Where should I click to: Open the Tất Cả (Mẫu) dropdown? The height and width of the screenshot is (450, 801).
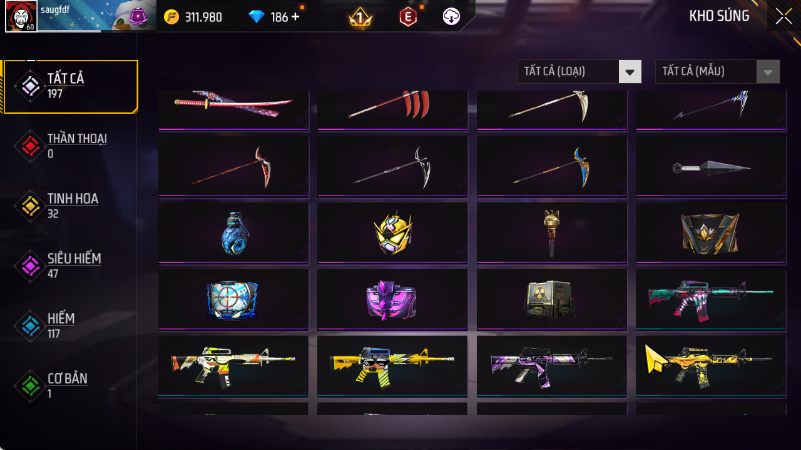[717, 71]
